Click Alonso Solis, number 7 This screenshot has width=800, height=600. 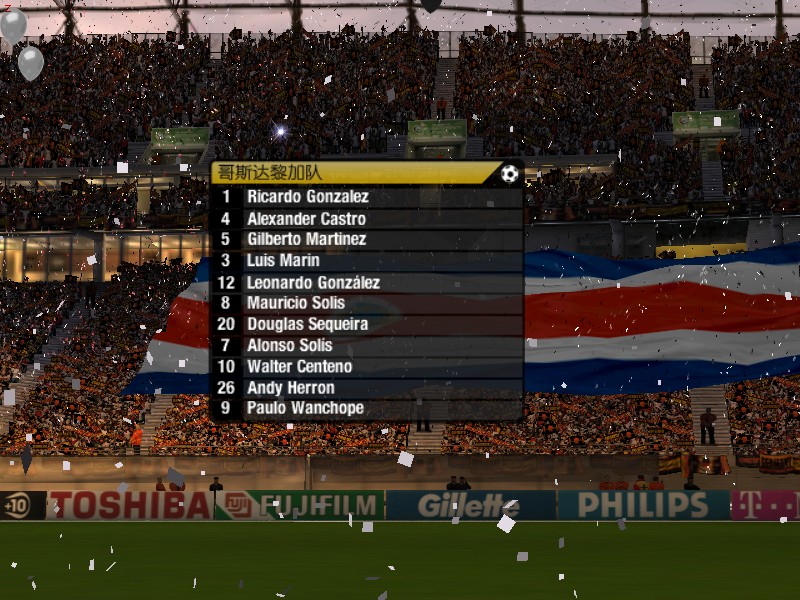pyautogui.click(x=289, y=345)
